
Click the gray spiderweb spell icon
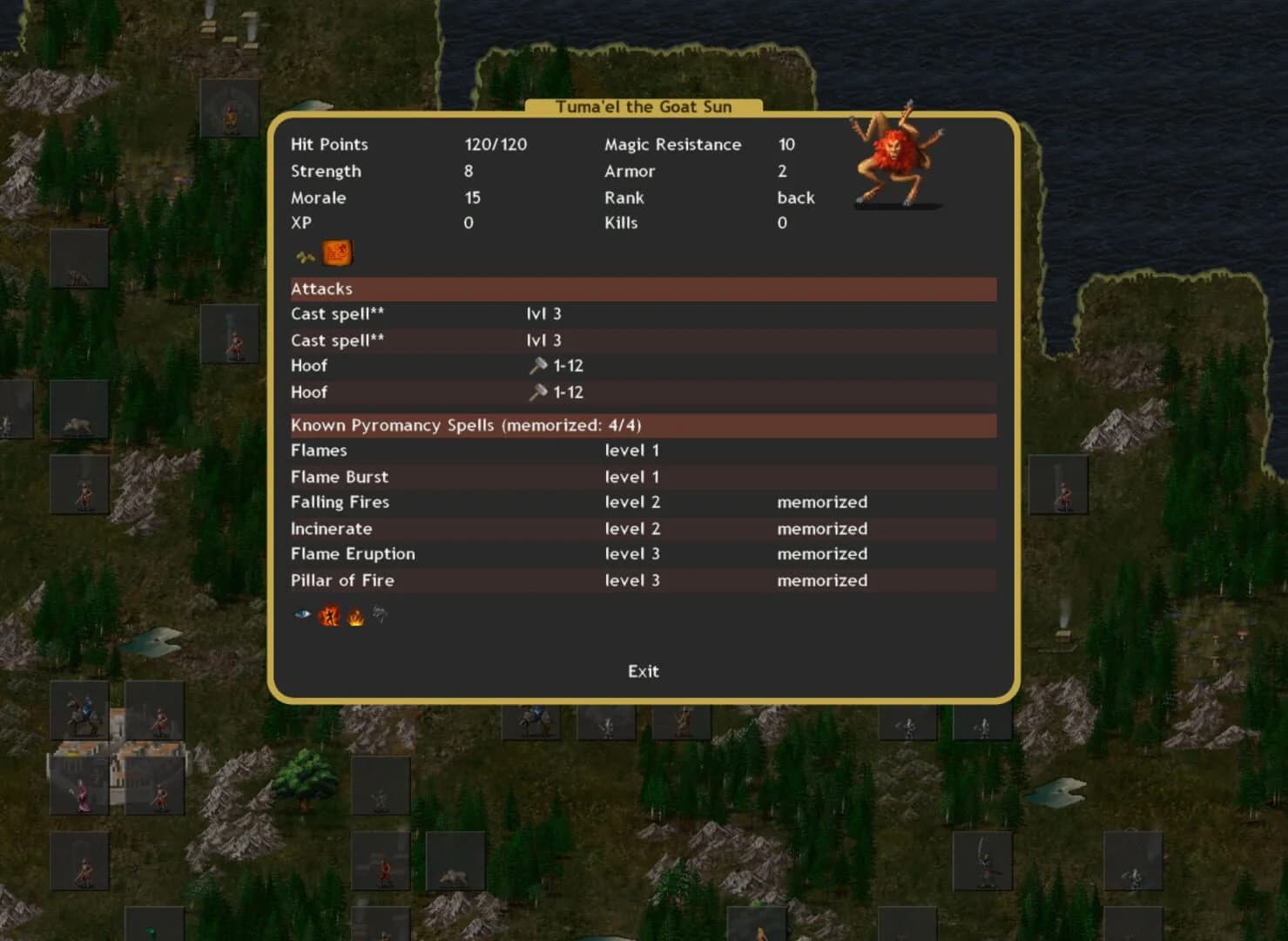[x=379, y=614]
